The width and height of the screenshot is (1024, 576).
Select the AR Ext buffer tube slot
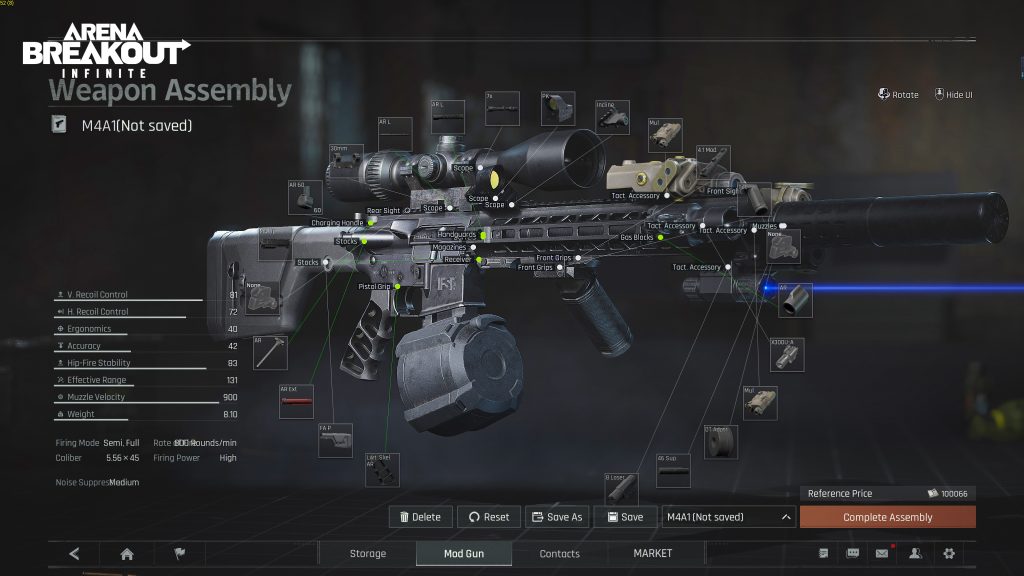pyautogui.click(x=296, y=401)
